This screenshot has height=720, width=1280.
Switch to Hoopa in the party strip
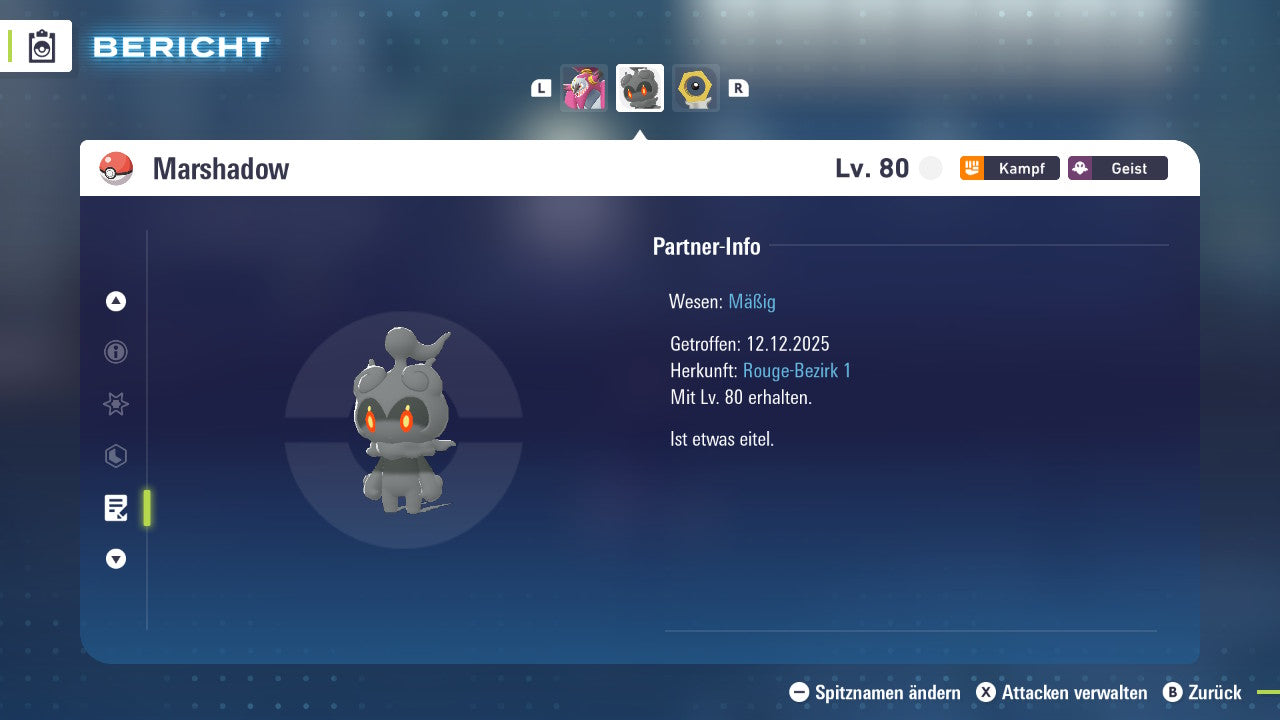tap(584, 88)
